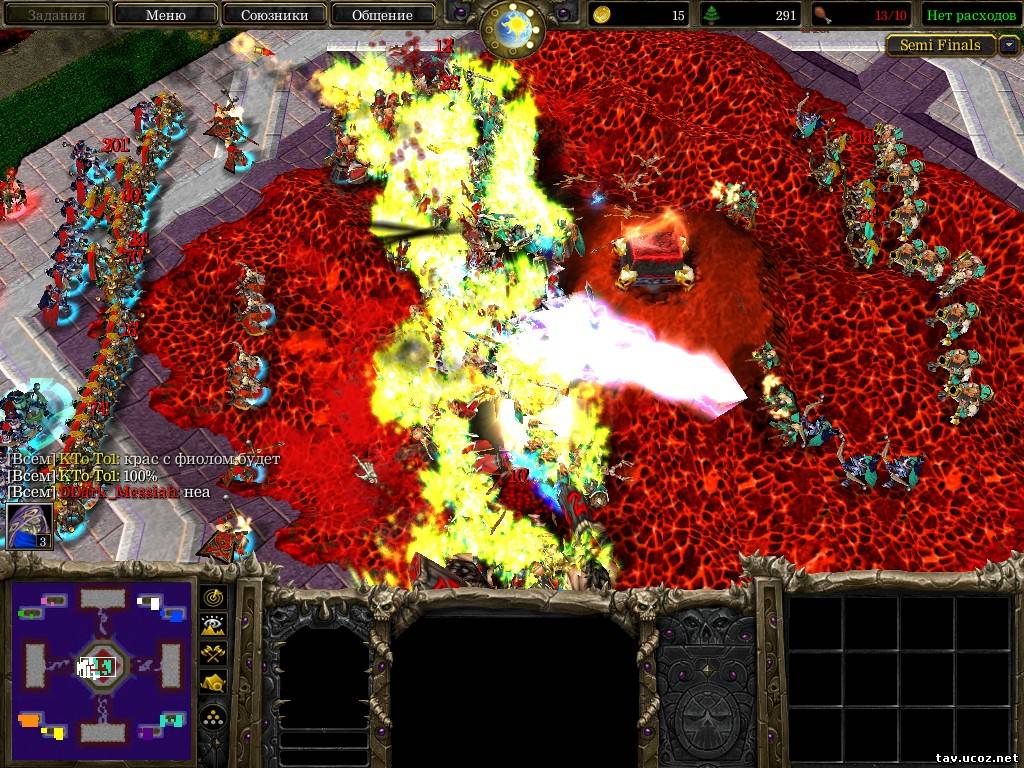Toggle creep camp display on the minimap
The width and height of the screenshot is (1024, 768).
point(214,683)
